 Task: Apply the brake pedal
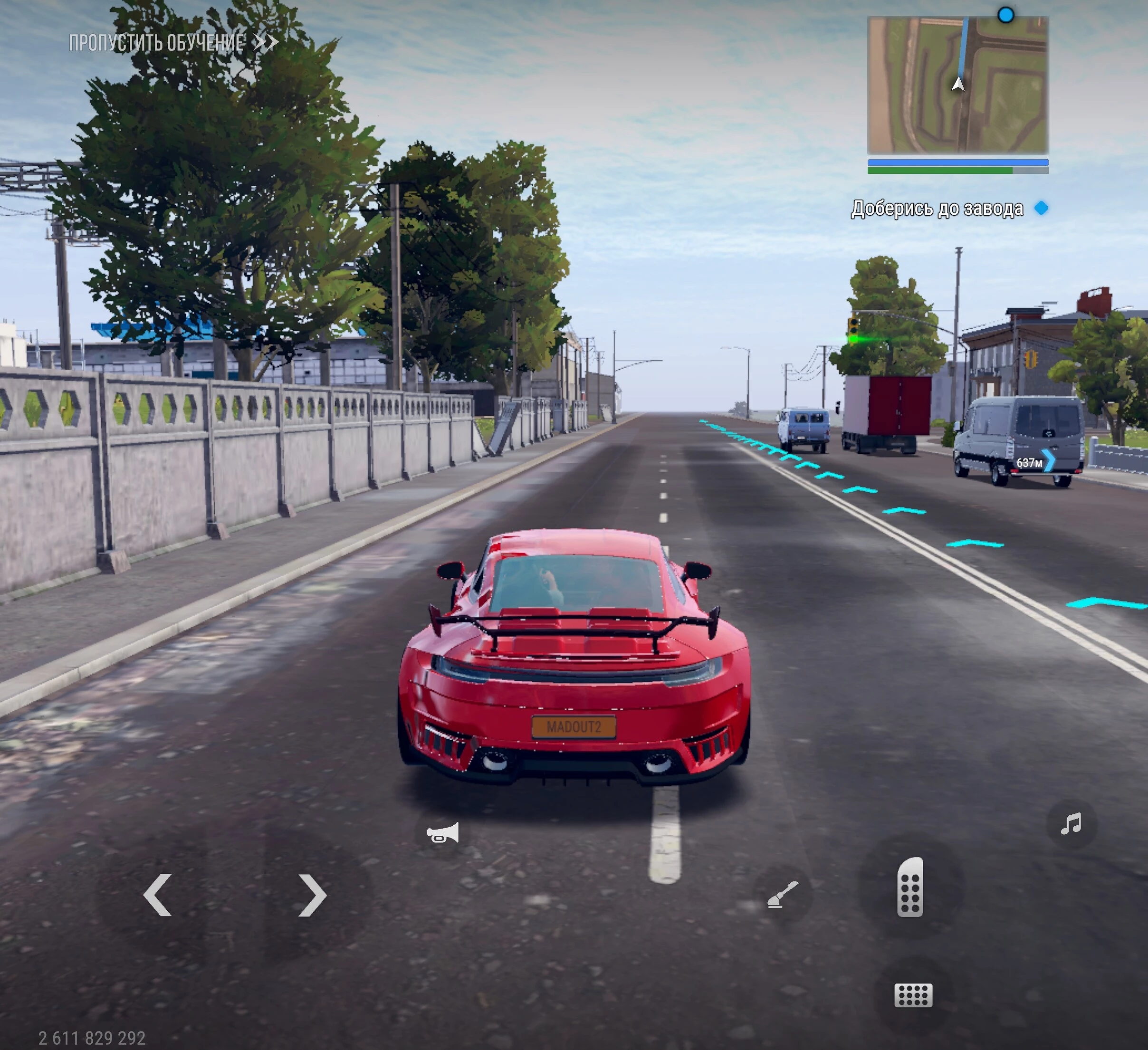click(x=913, y=995)
